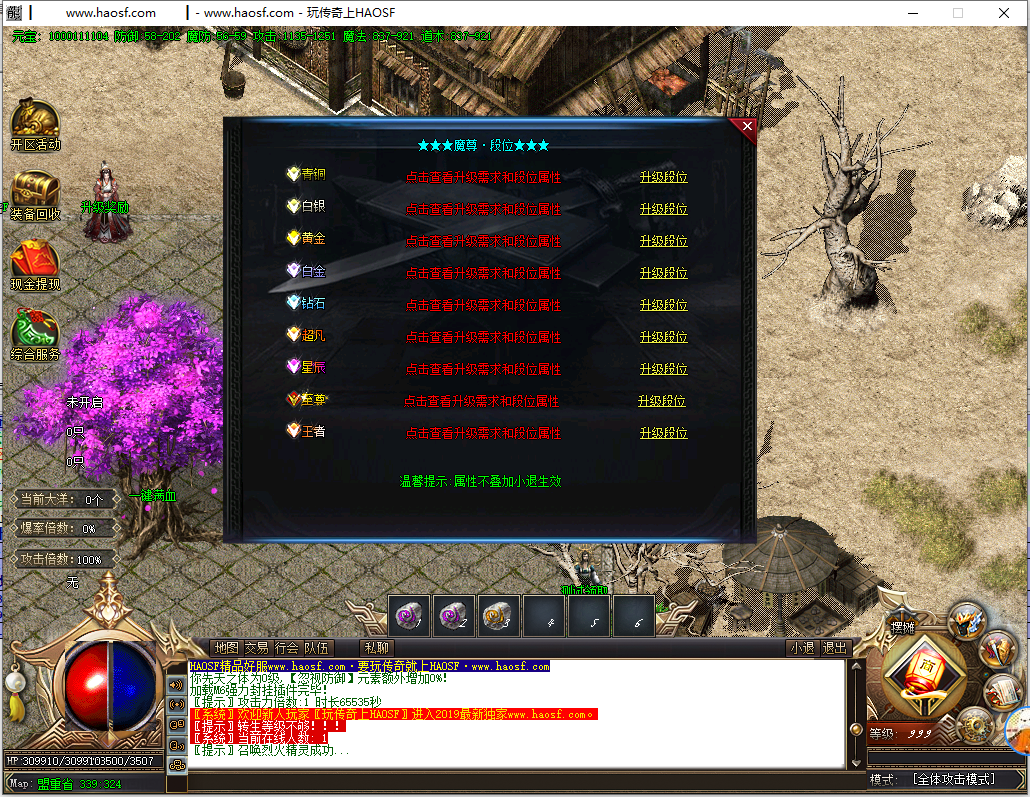Check upgrade requirements for 星辰 rank
This screenshot has height=797, width=1030.
(x=483, y=370)
